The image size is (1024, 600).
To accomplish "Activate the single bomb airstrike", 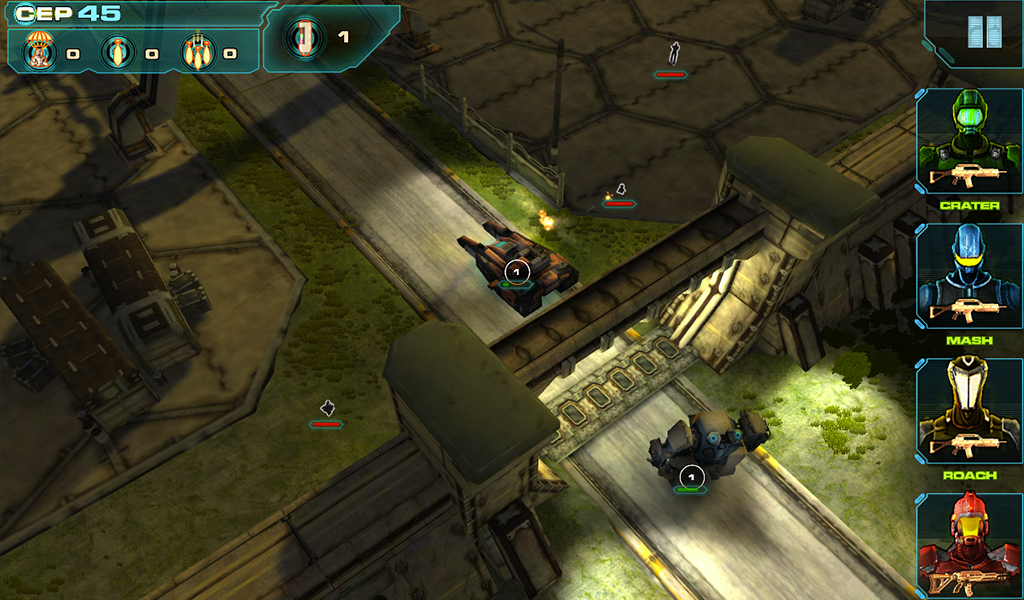I will click(x=118, y=52).
